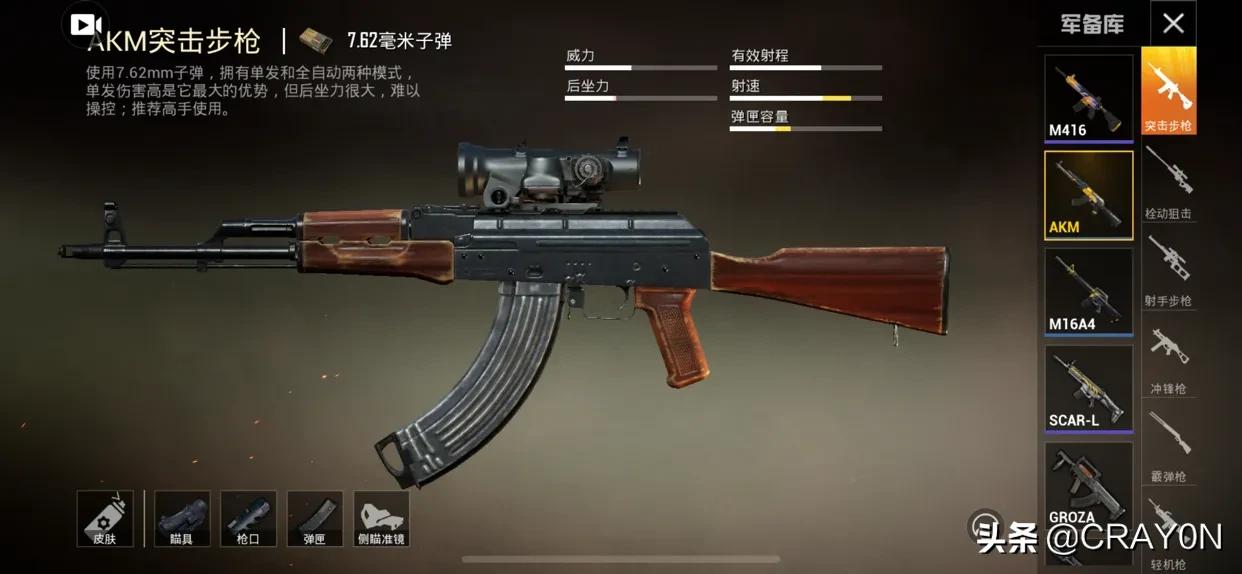This screenshot has width=1242, height=574.
Task: Select the M416 rifle thumbnail
Action: point(1088,97)
